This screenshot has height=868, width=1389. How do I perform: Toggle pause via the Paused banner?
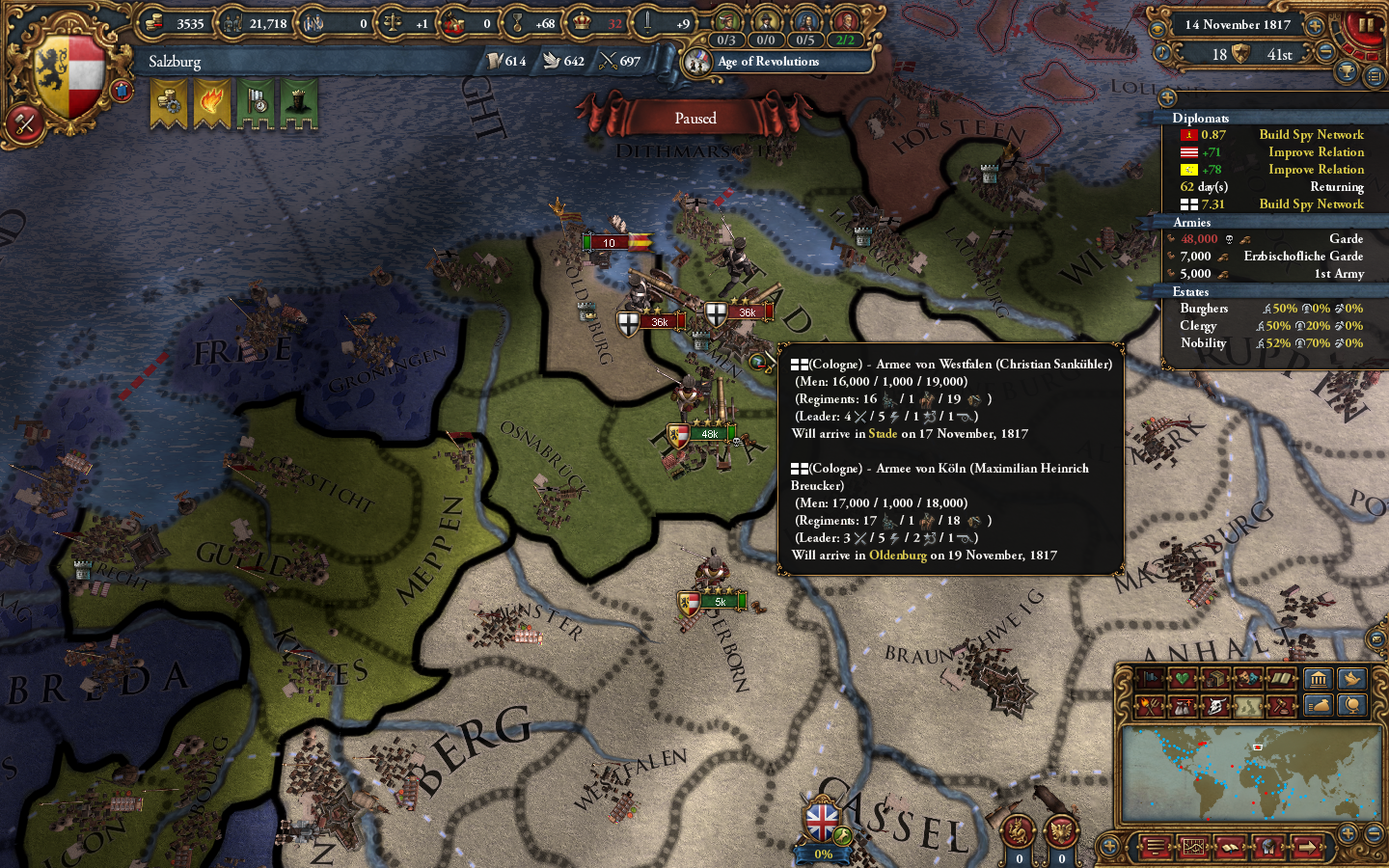[x=696, y=118]
